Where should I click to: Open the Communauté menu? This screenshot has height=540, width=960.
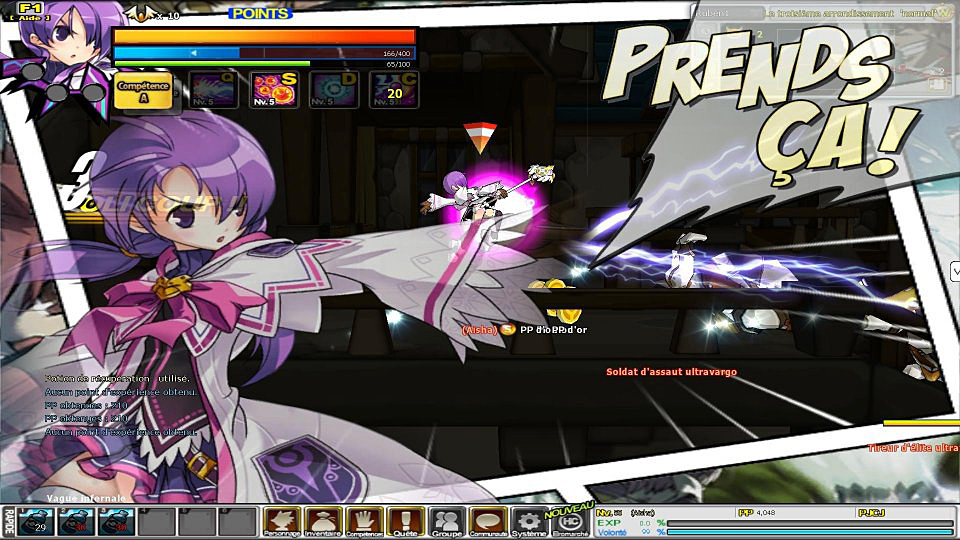point(487,521)
